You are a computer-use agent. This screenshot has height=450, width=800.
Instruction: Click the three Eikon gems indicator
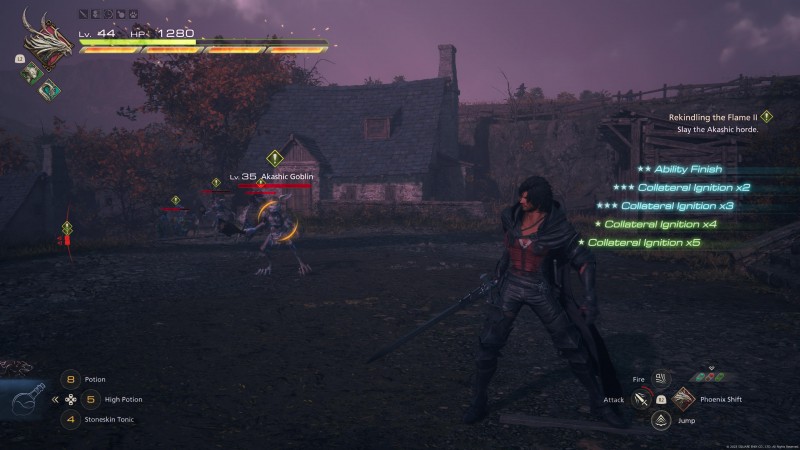[x=712, y=376]
